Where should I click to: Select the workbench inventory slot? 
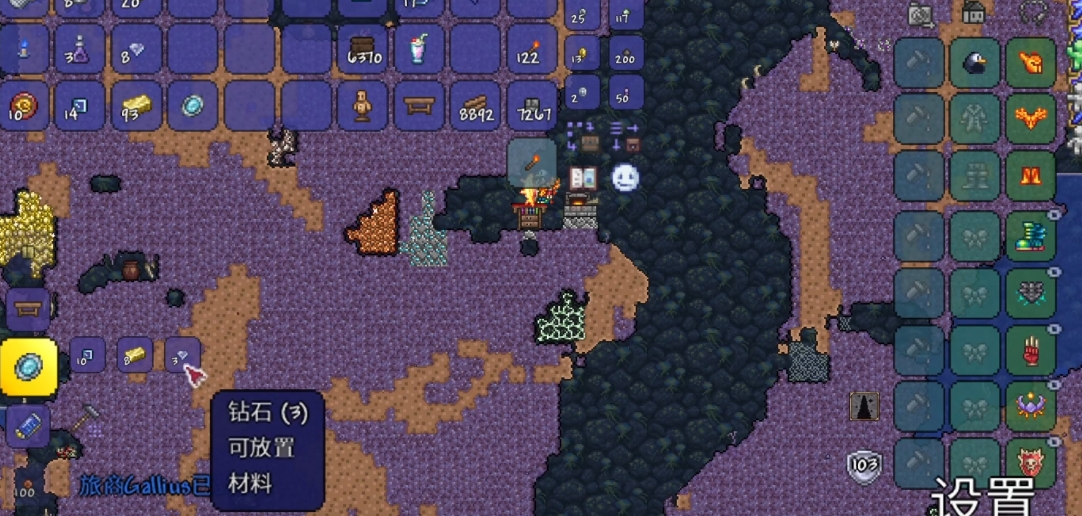click(x=419, y=105)
